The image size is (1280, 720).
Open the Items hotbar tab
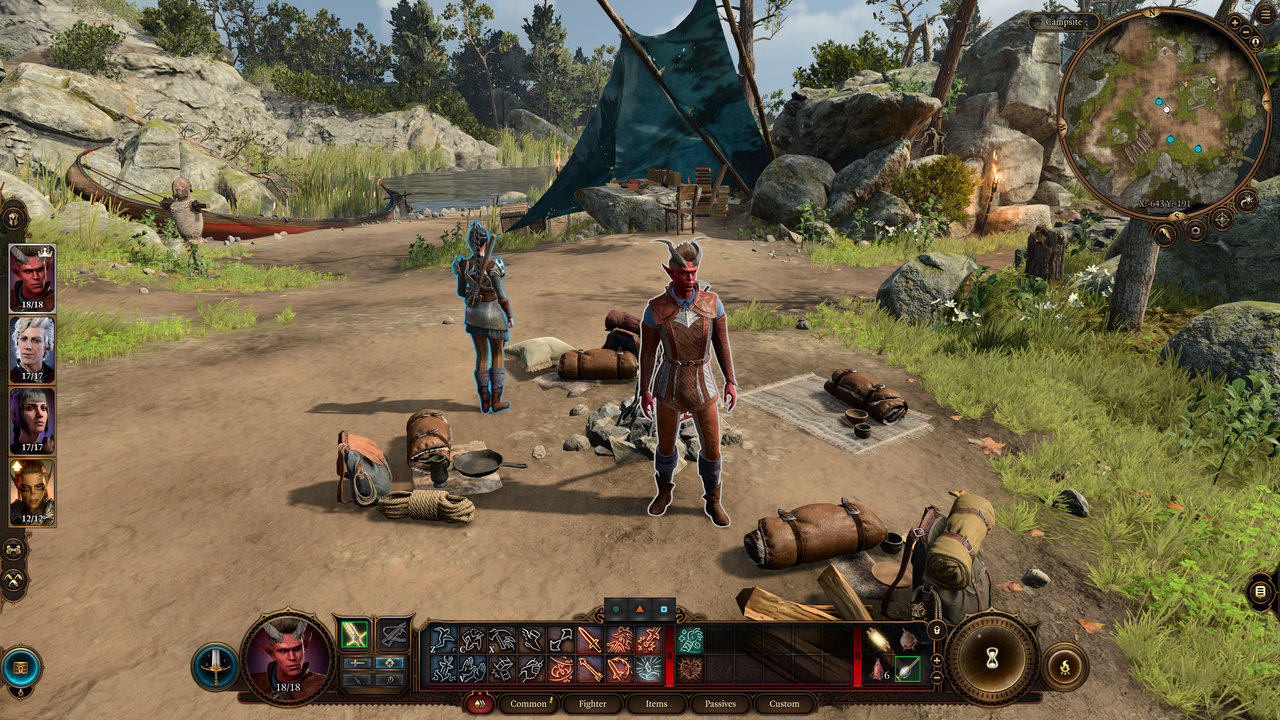pyautogui.click(x=656, y=703)
